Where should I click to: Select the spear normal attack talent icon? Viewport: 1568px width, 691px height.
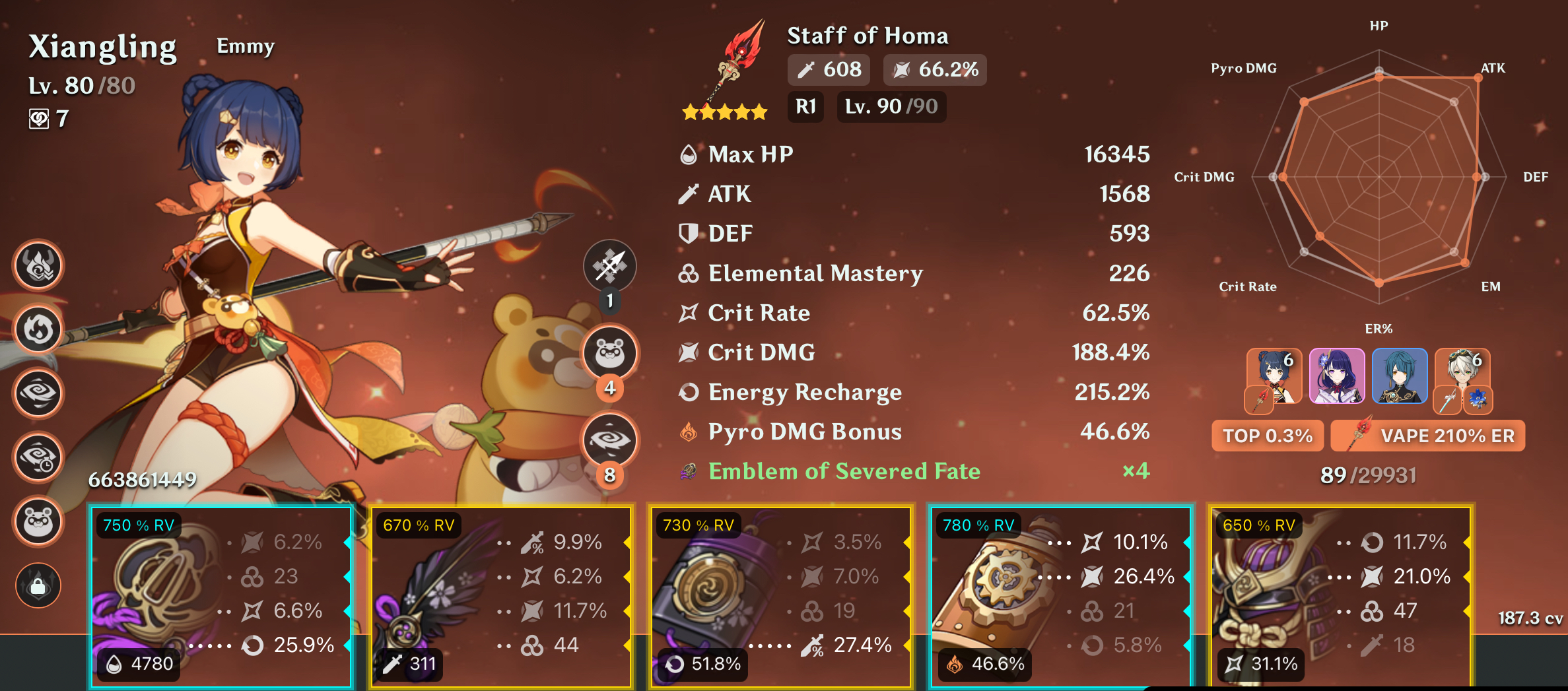[x=609, y=266]
